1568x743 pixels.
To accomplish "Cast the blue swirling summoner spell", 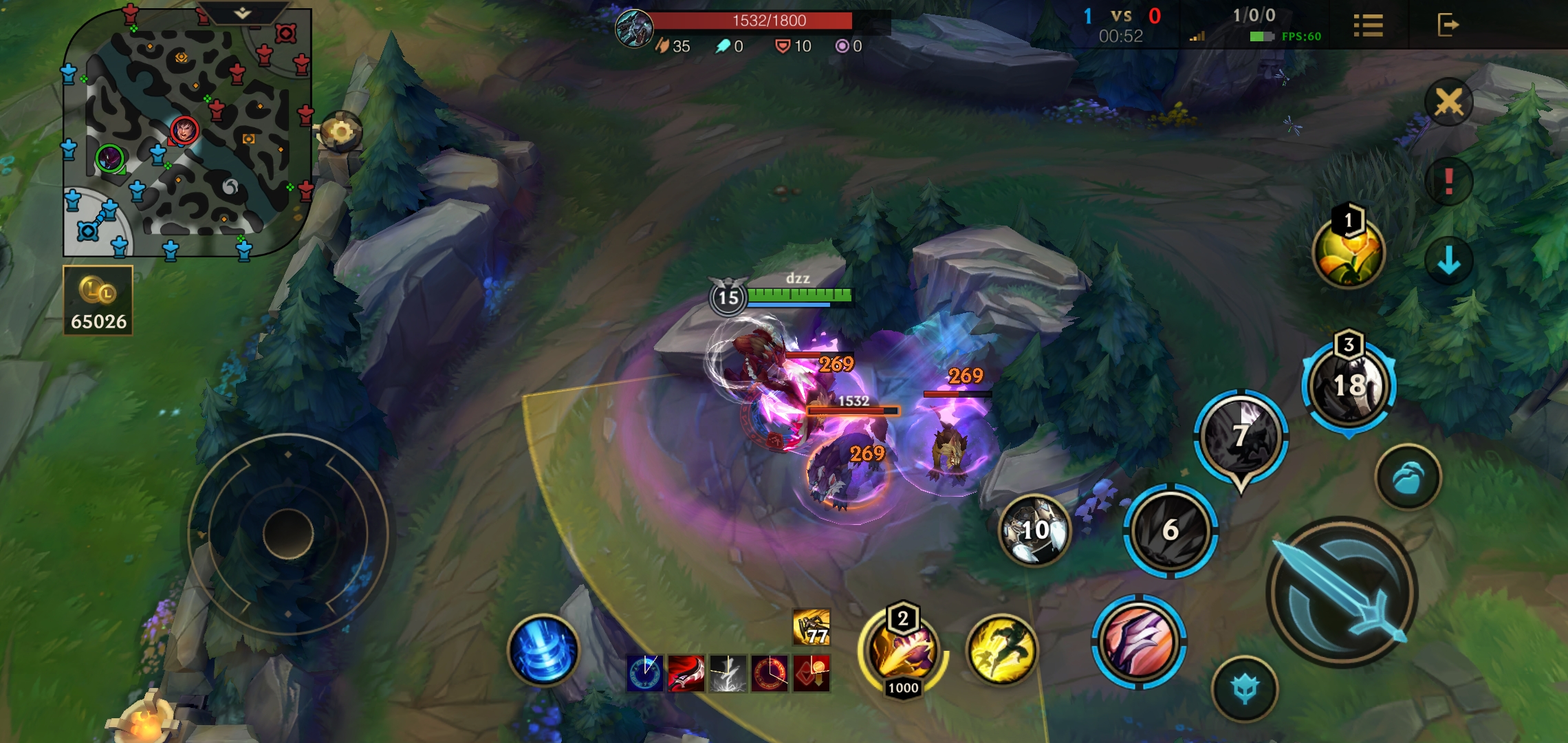I will click(x=543, y=650).
